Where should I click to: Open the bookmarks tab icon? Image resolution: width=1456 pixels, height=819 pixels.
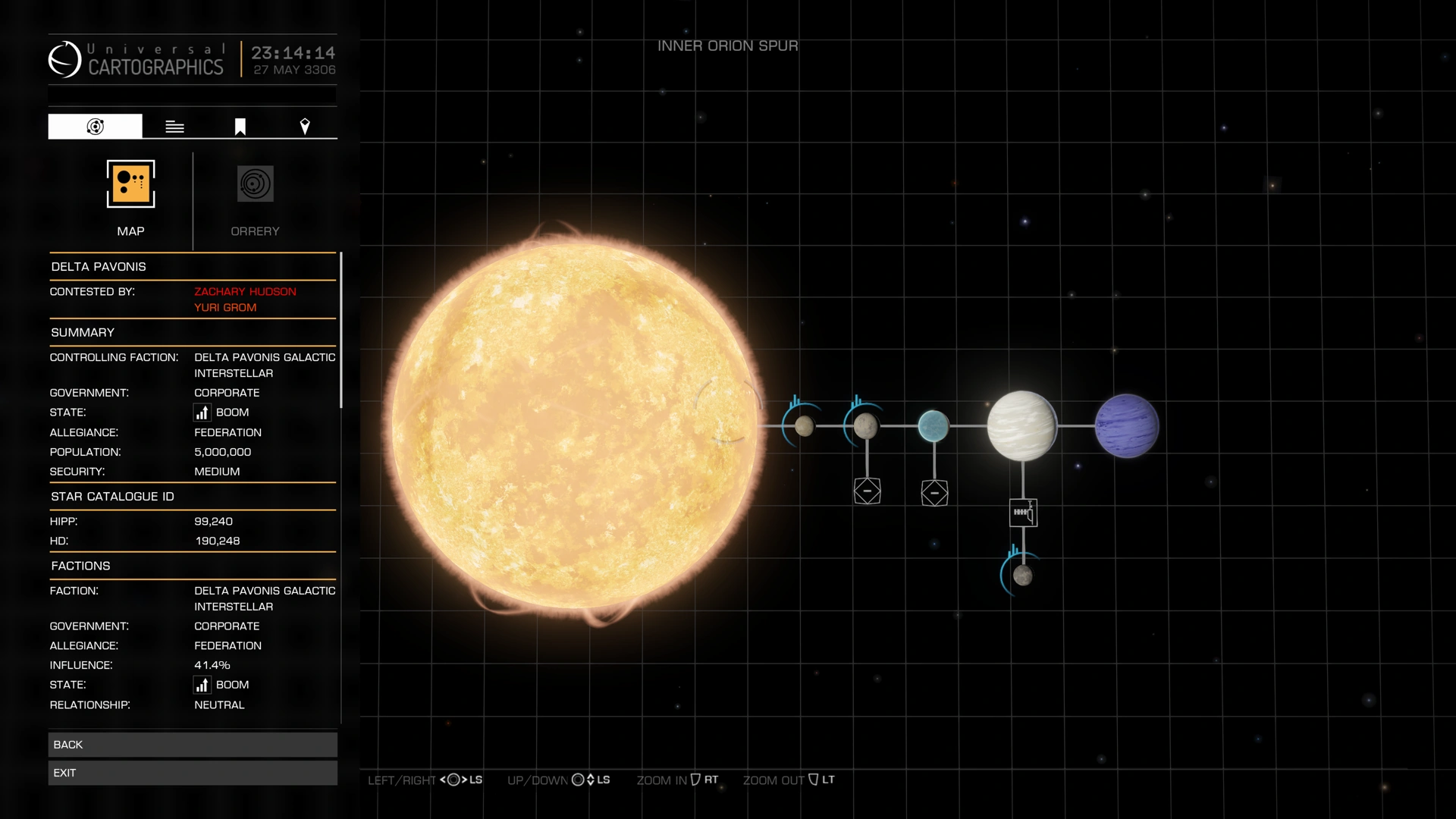click(x=239, y=125)
